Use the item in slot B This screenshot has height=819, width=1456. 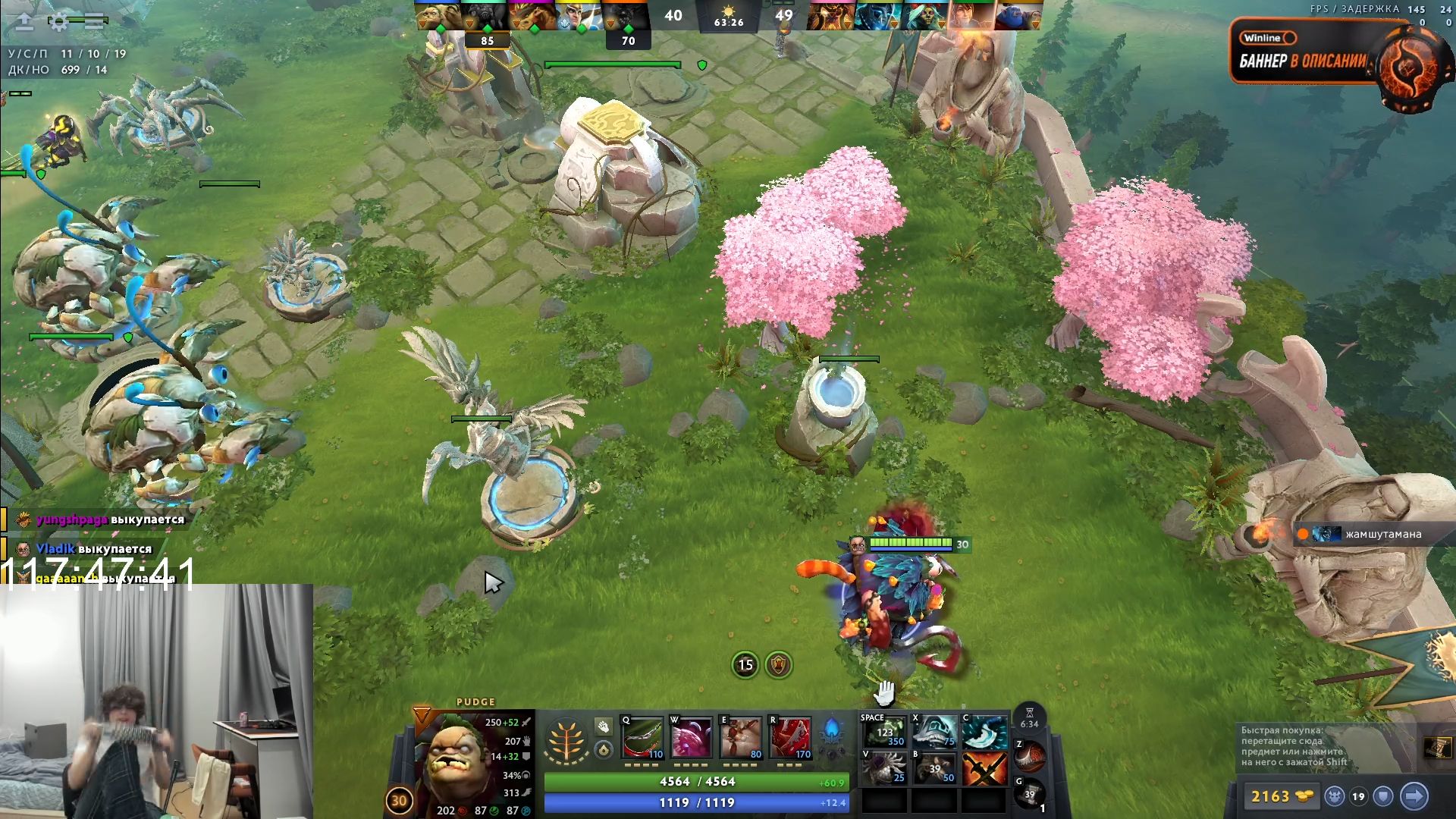934,767
